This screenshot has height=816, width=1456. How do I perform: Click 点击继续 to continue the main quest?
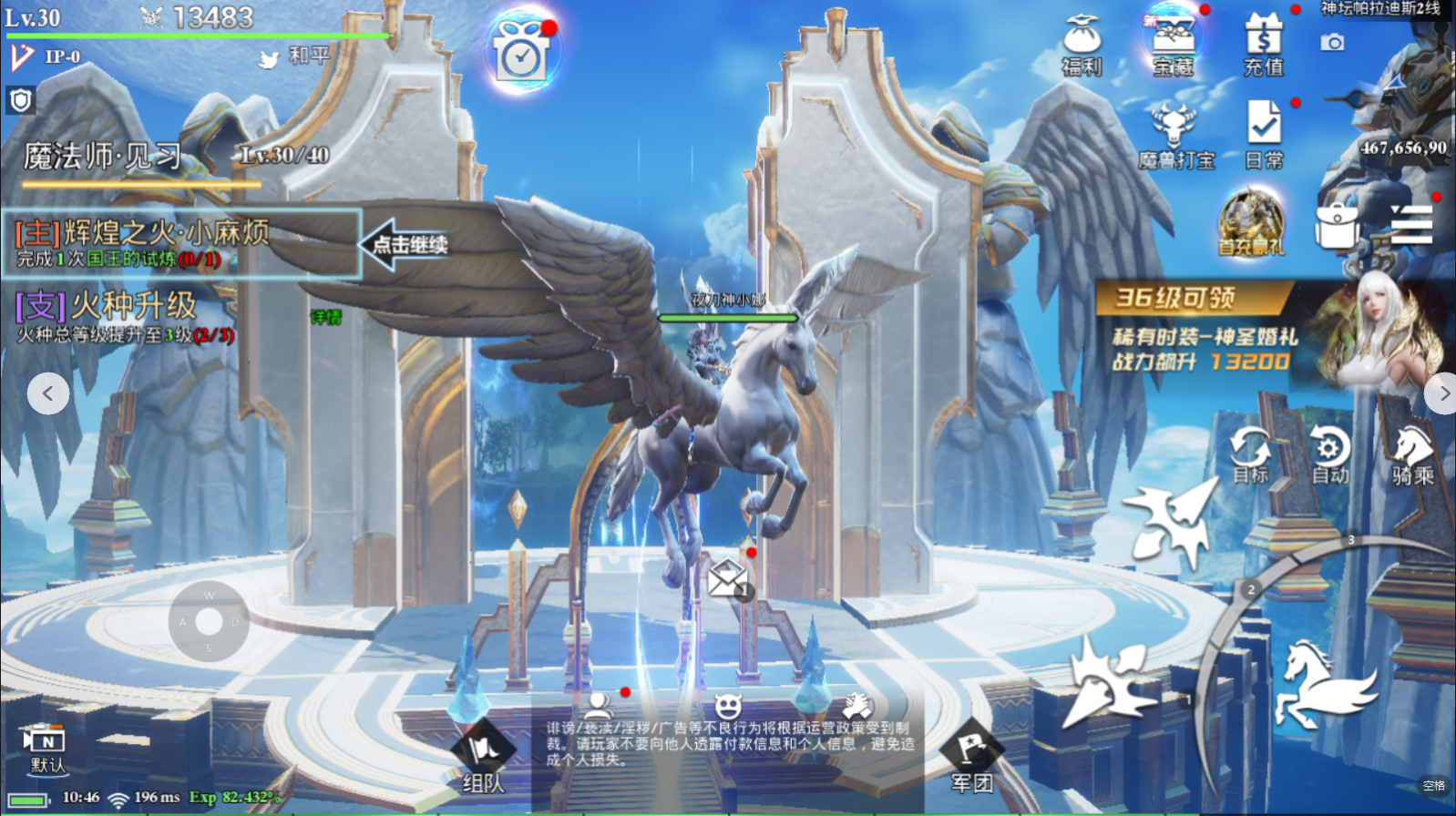point(406,244)
